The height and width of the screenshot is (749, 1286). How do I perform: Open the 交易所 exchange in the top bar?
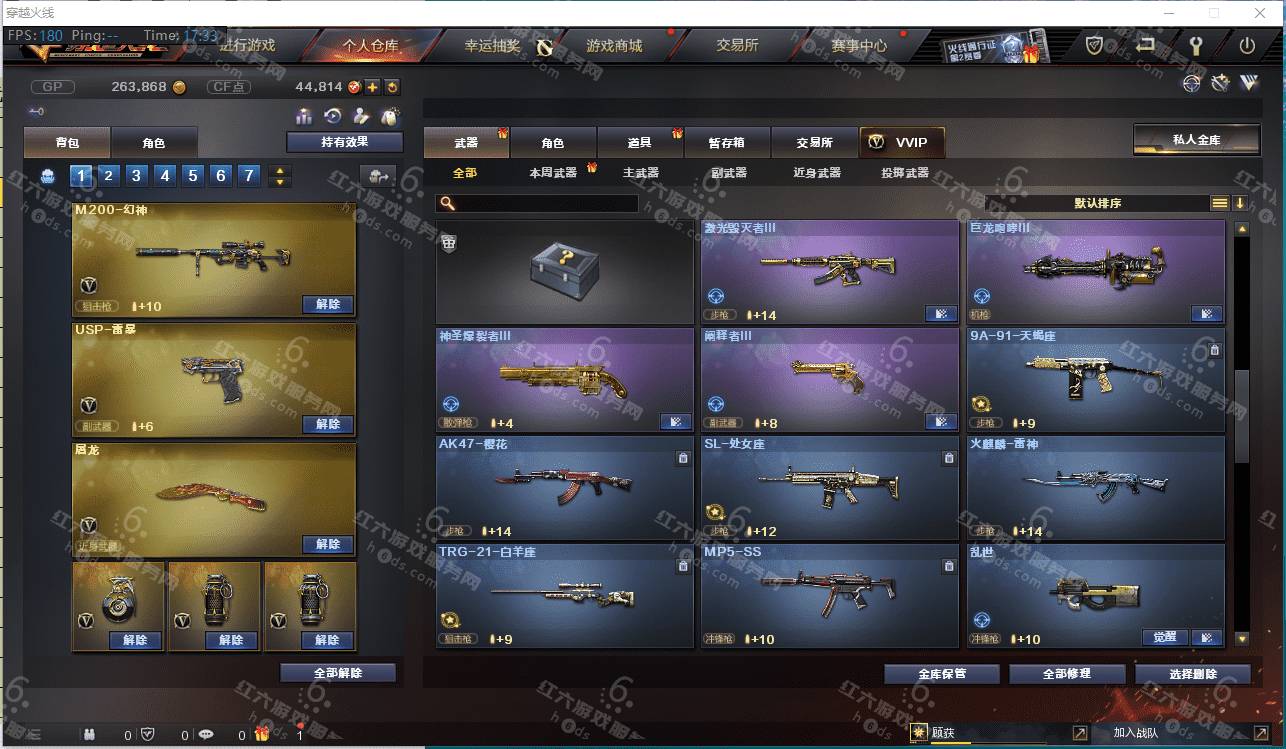tap(737, 46)
